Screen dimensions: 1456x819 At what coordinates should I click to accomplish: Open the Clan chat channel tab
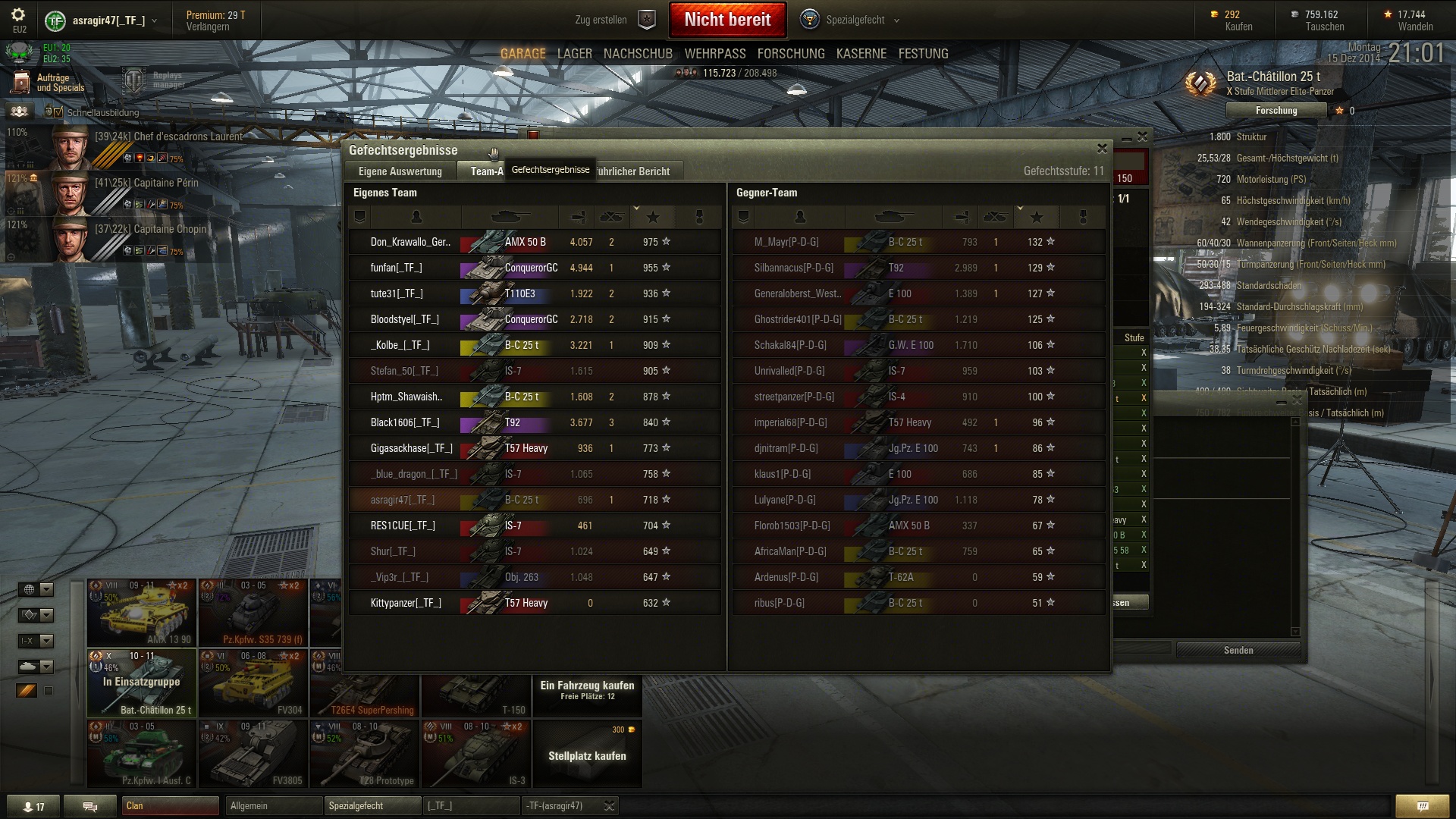coord(170,805)
